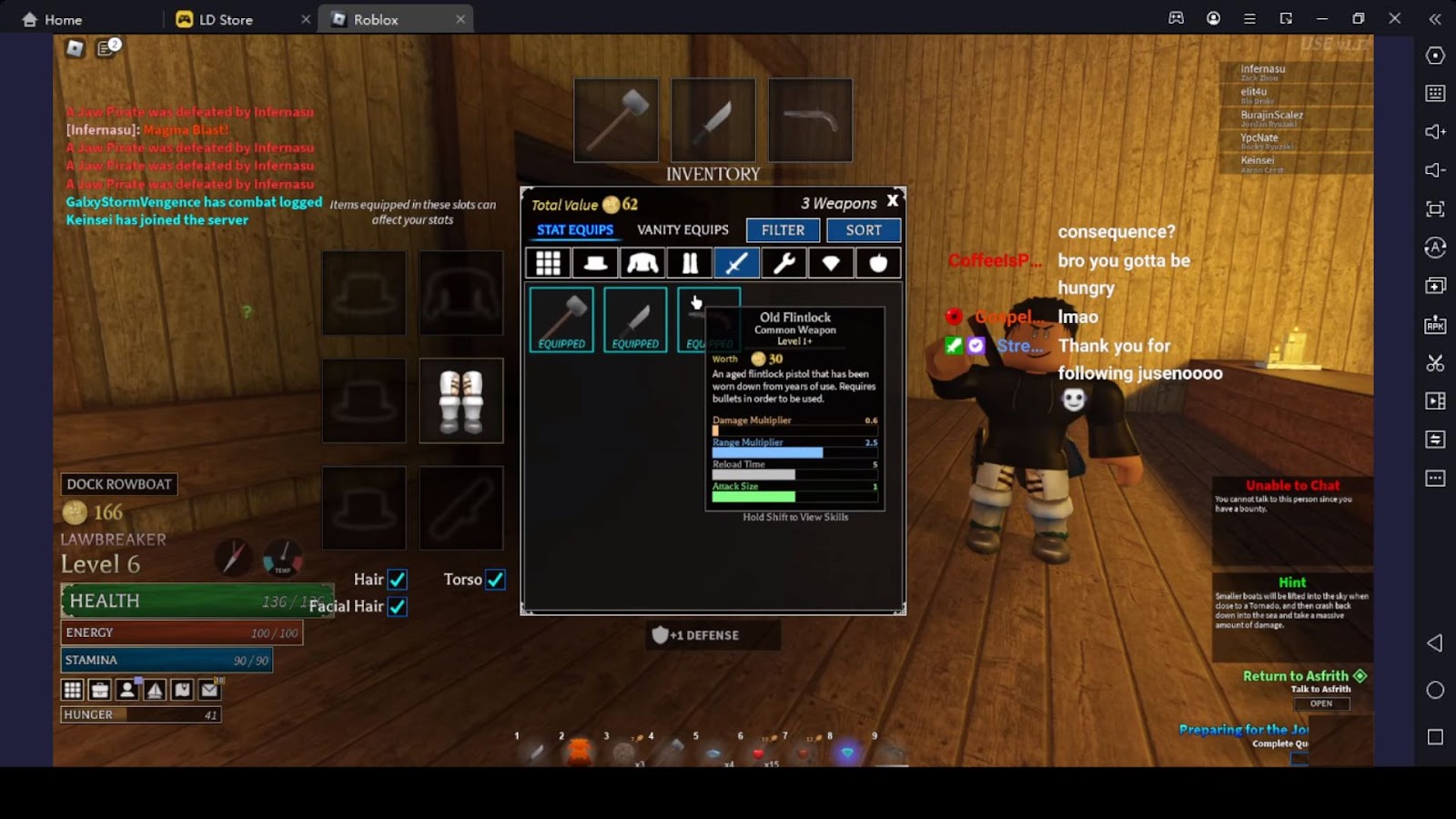Screen dimensions: 1456x819
Task: Sort the inventory items
Action: coord(864,230)
